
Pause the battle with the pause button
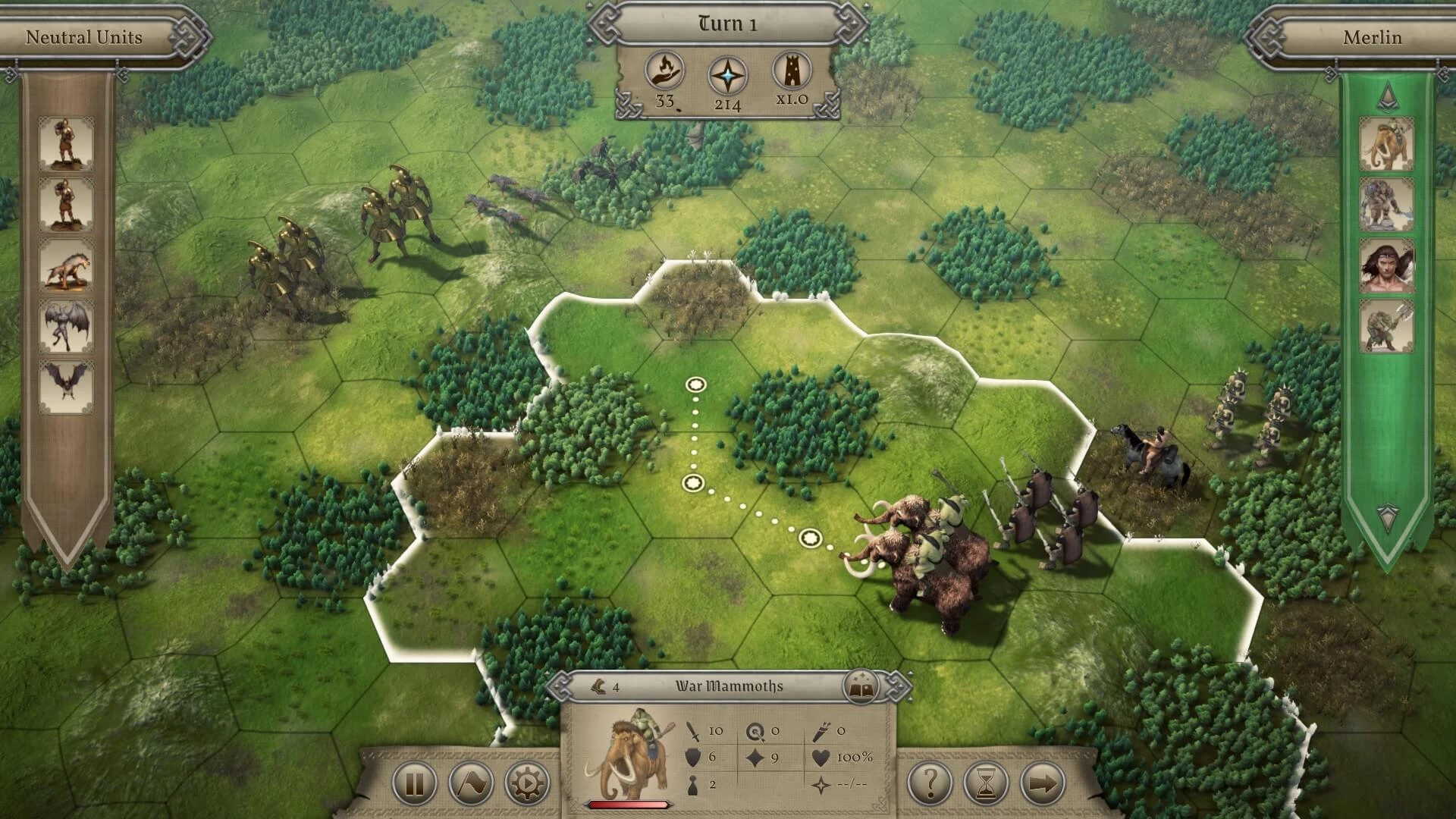(x=414, y=783)
